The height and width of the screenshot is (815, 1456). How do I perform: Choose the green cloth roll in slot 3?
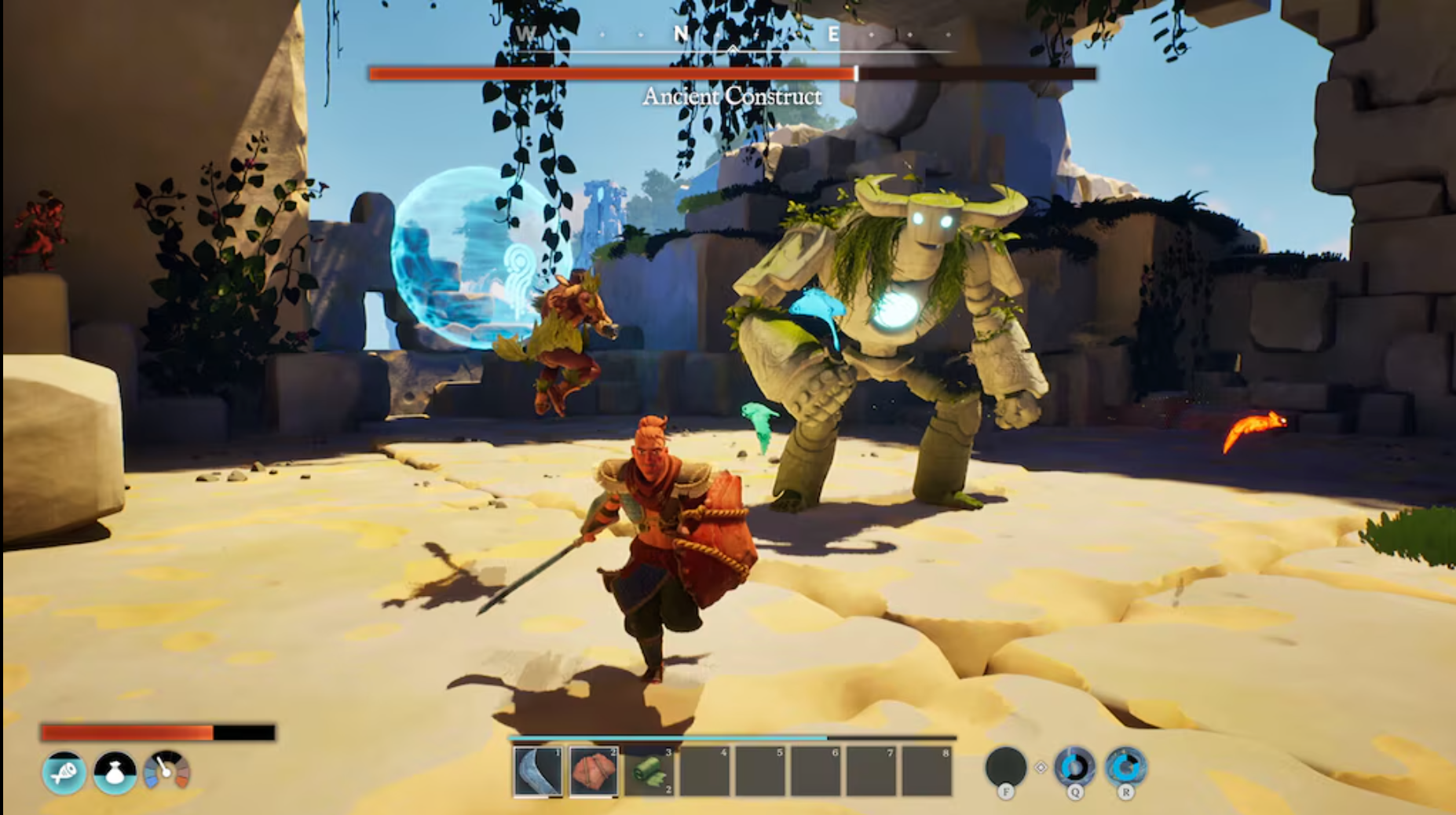[649, 771]
